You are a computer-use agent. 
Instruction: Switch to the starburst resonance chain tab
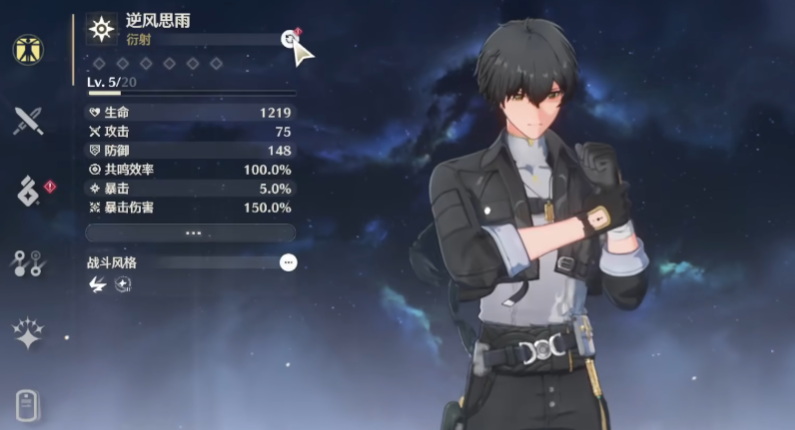(x=27, y=334)
